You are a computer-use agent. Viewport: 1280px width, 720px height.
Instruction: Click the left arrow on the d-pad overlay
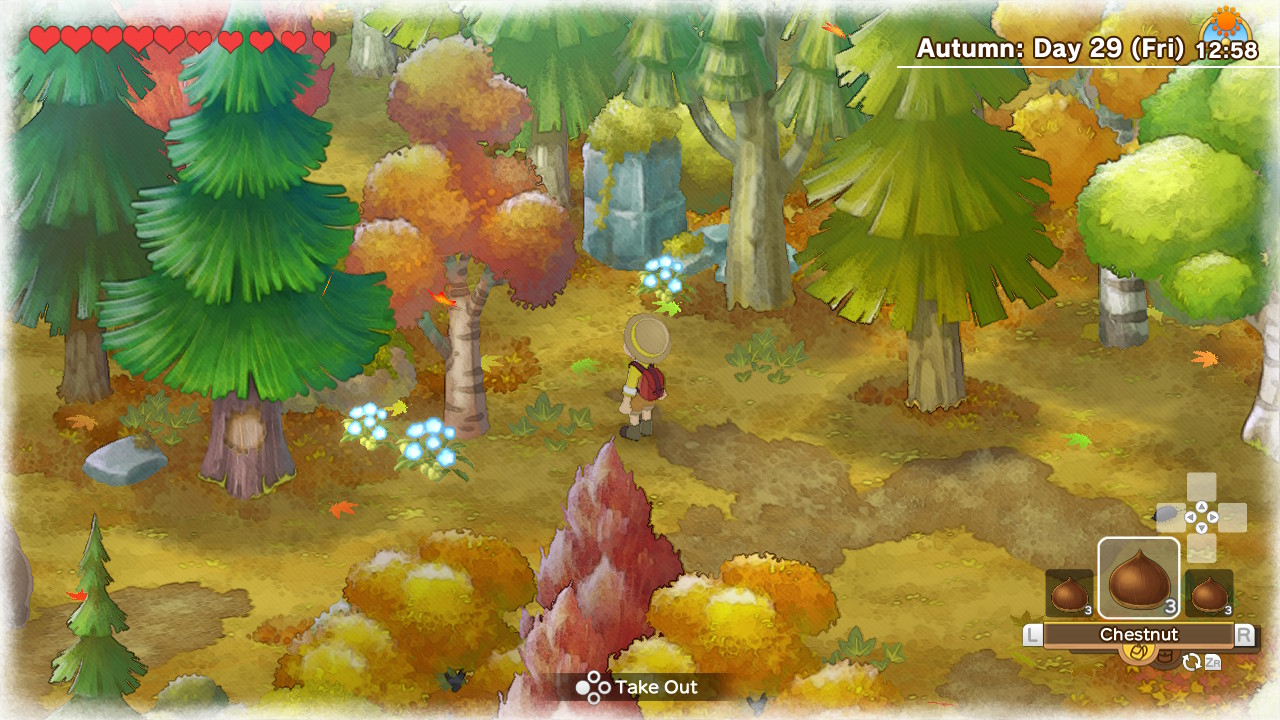click(1191, 517)
